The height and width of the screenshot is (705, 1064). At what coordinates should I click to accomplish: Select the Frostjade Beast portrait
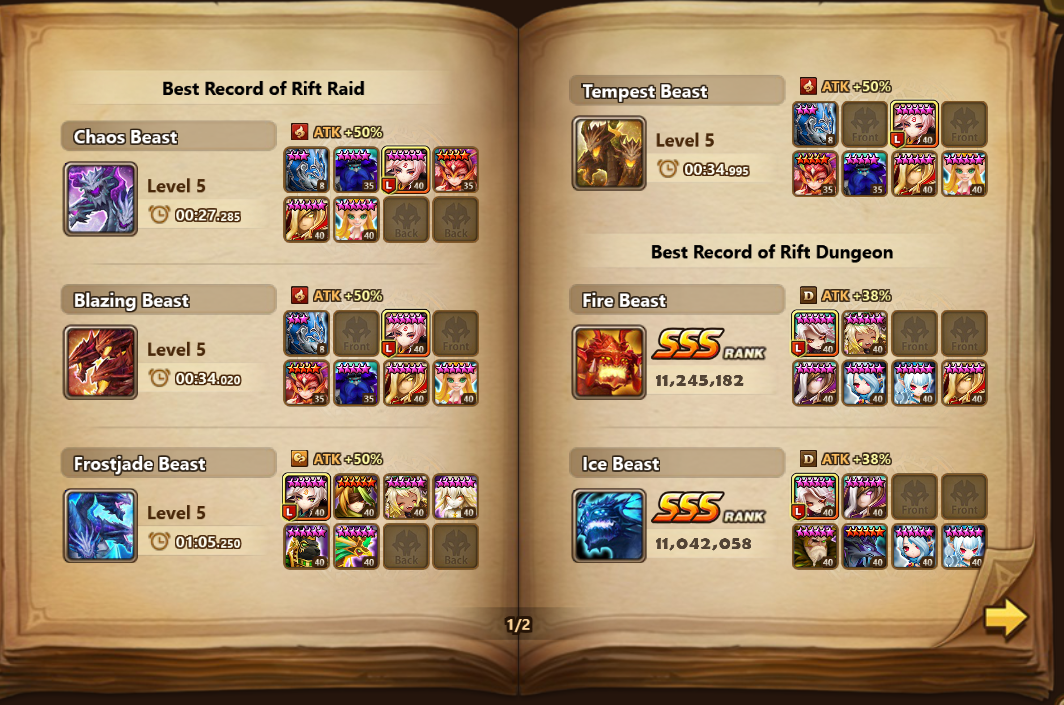[x=100, y=525]
